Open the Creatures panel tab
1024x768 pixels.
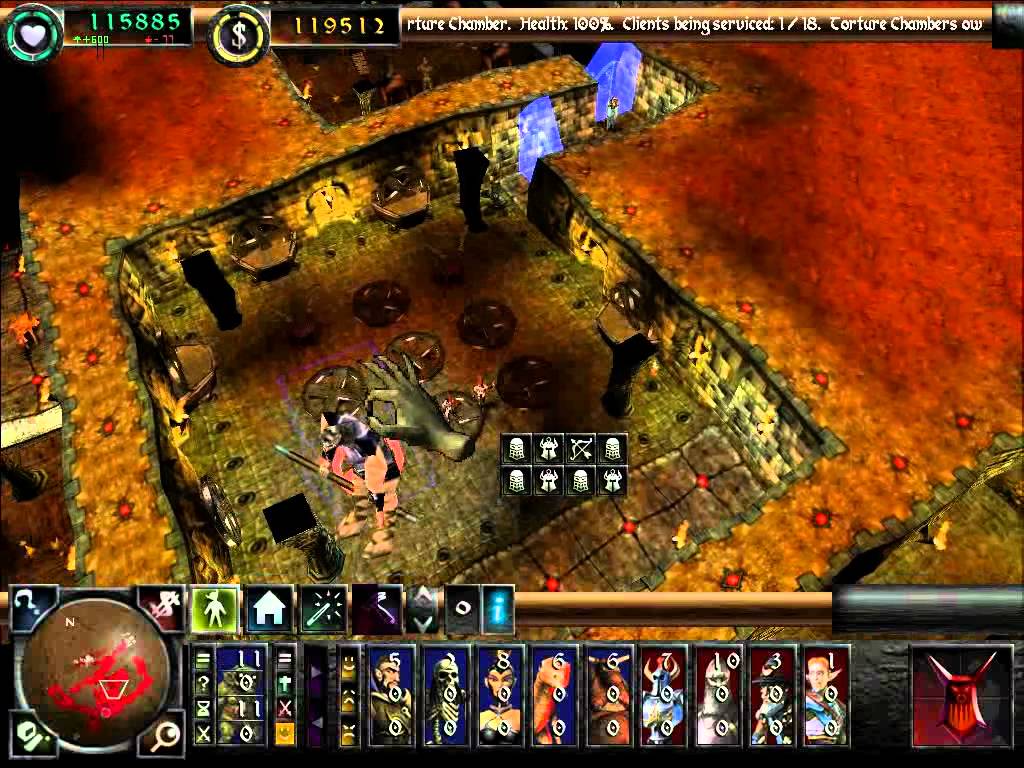[215, 607]
